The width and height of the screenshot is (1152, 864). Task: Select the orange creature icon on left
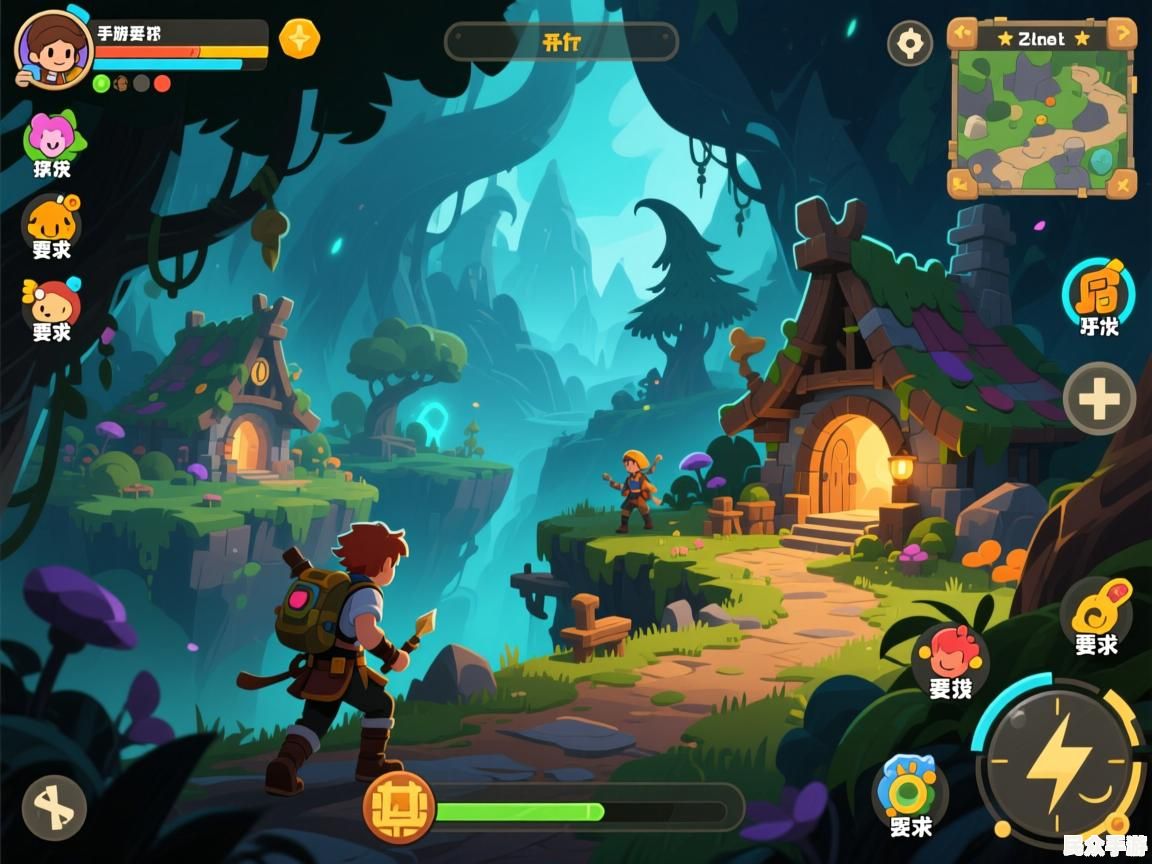click(x=52, y=219)
